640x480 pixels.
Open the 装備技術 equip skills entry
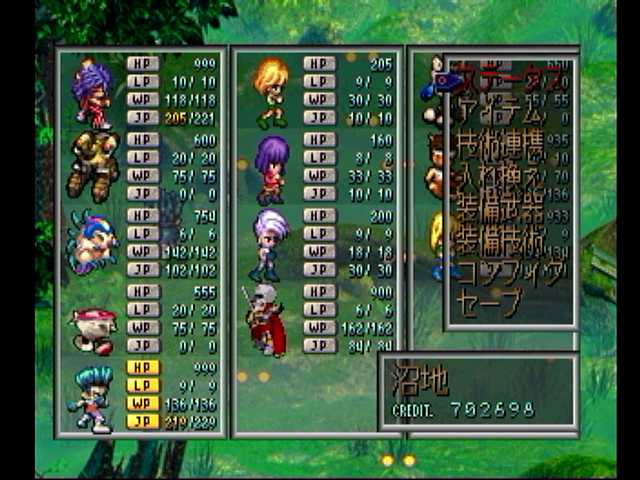pos(500,241)
